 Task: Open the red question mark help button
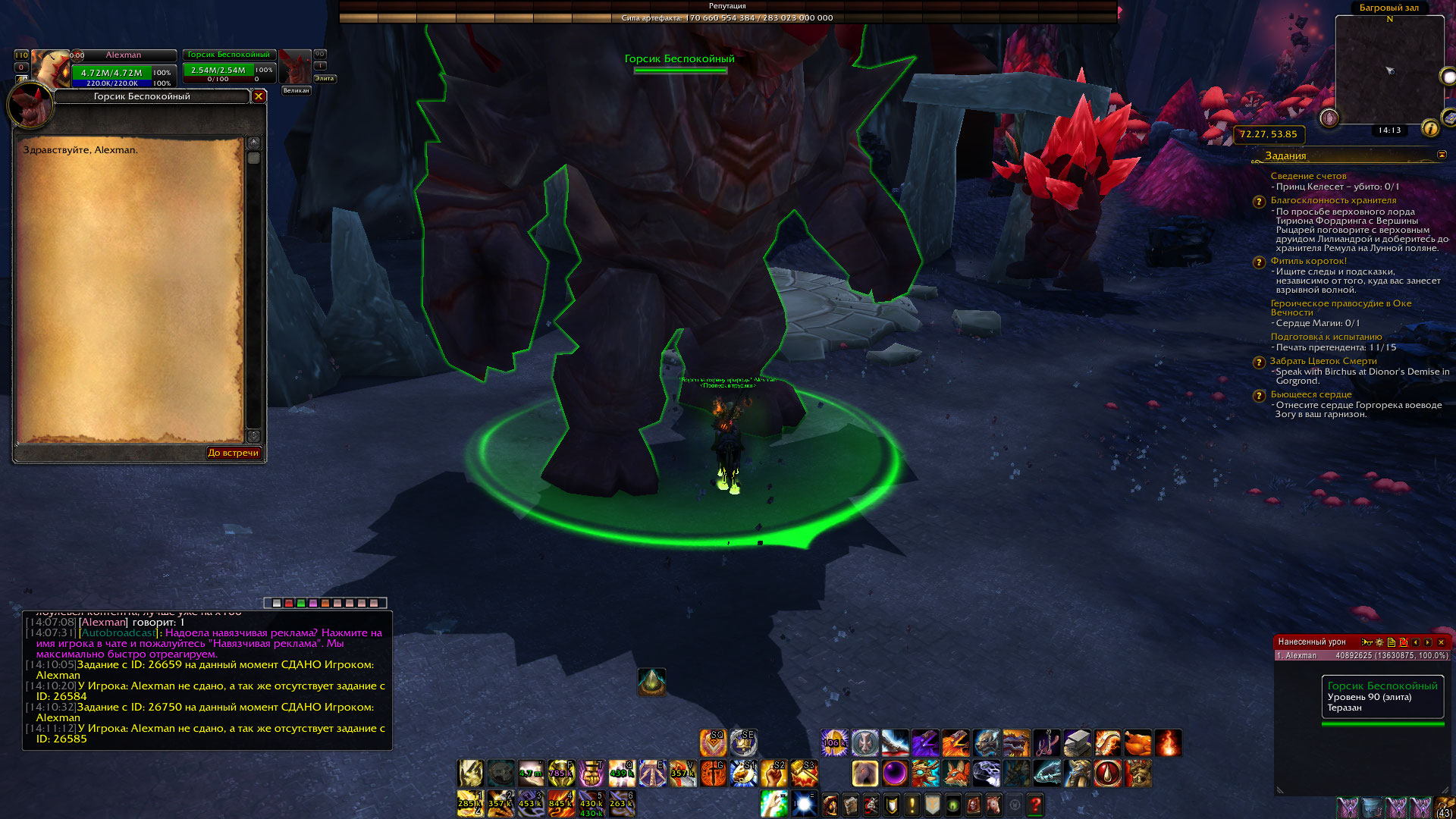[x=1035, y=805]
